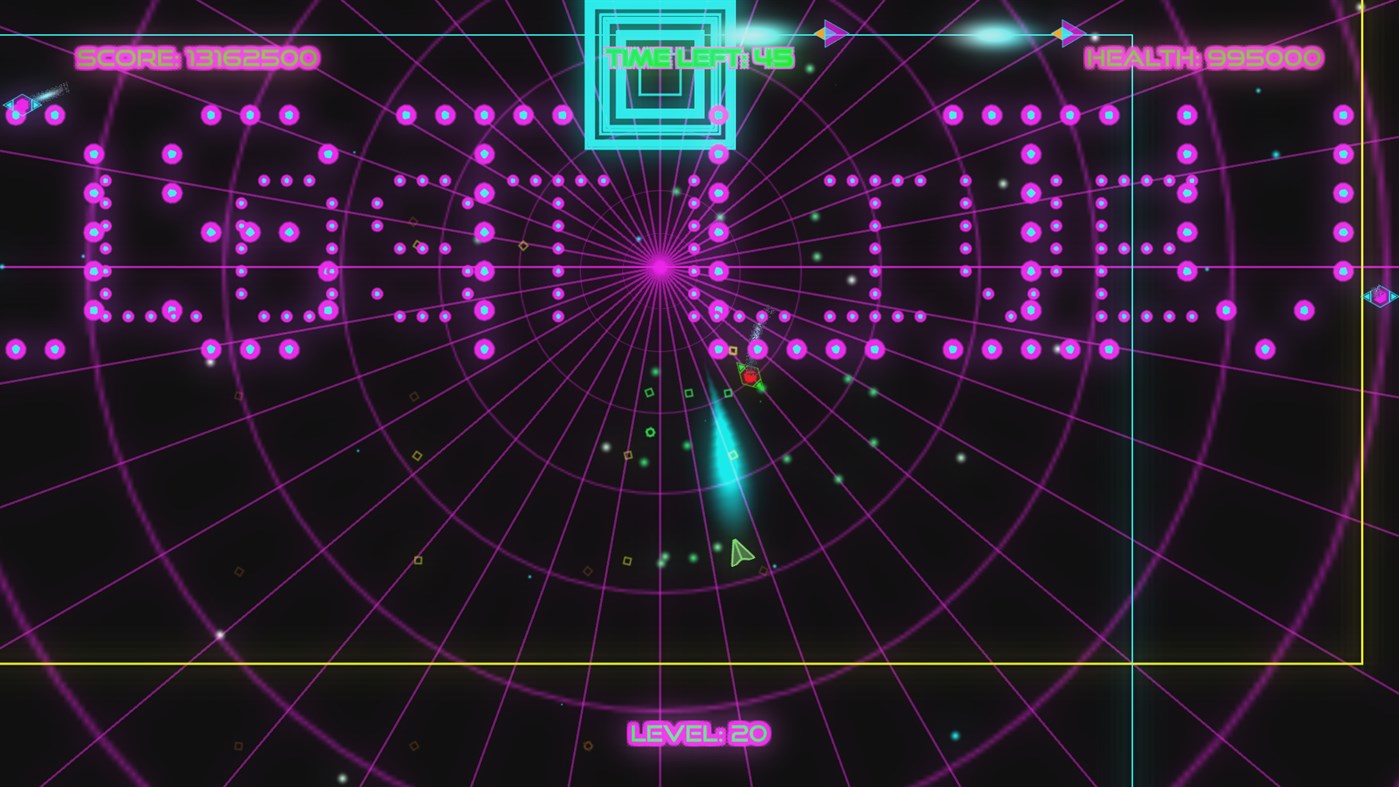Select the TIME LEFT: 45 counter
This screenshot has width=1399, height=787.
pyautogui.click(x=699, y=58)
